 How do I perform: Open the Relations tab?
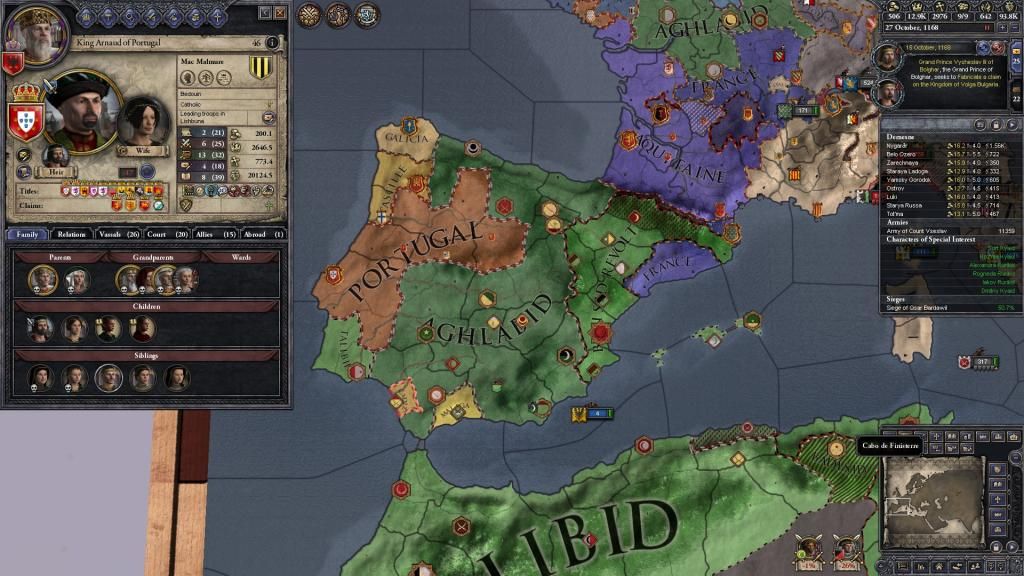pos(72,234)
